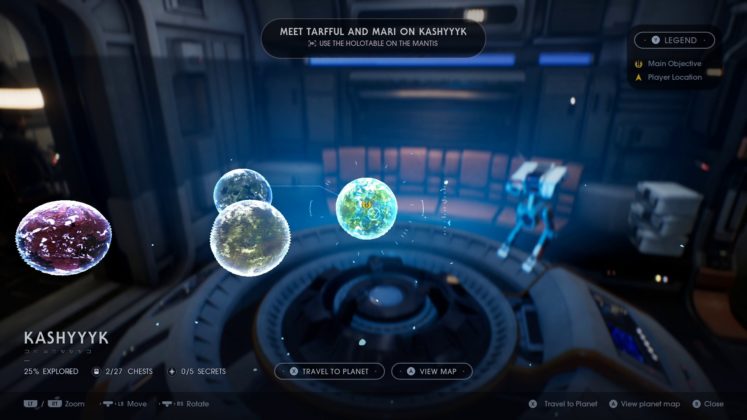Select the Main Objective legend entry

[672, 64]
